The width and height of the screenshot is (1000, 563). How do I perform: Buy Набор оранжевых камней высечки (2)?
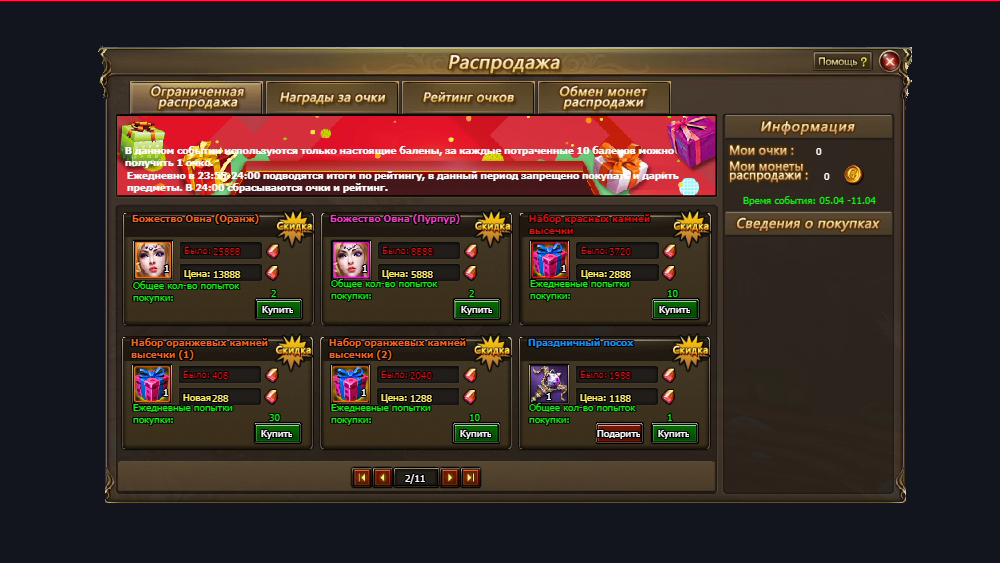coord(477,434)
